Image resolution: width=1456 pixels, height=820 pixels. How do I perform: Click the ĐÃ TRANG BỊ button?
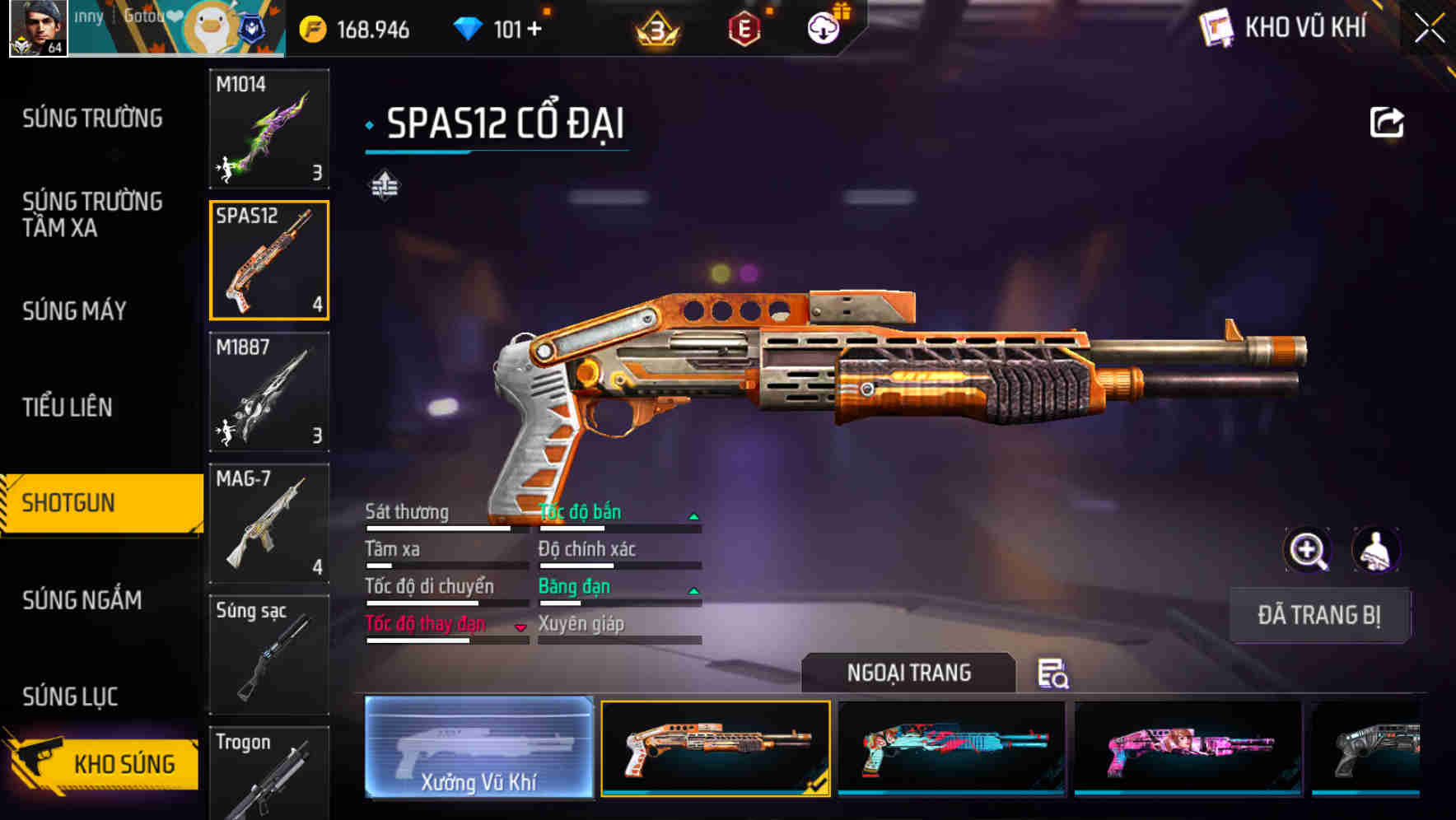pos(1318,615)
